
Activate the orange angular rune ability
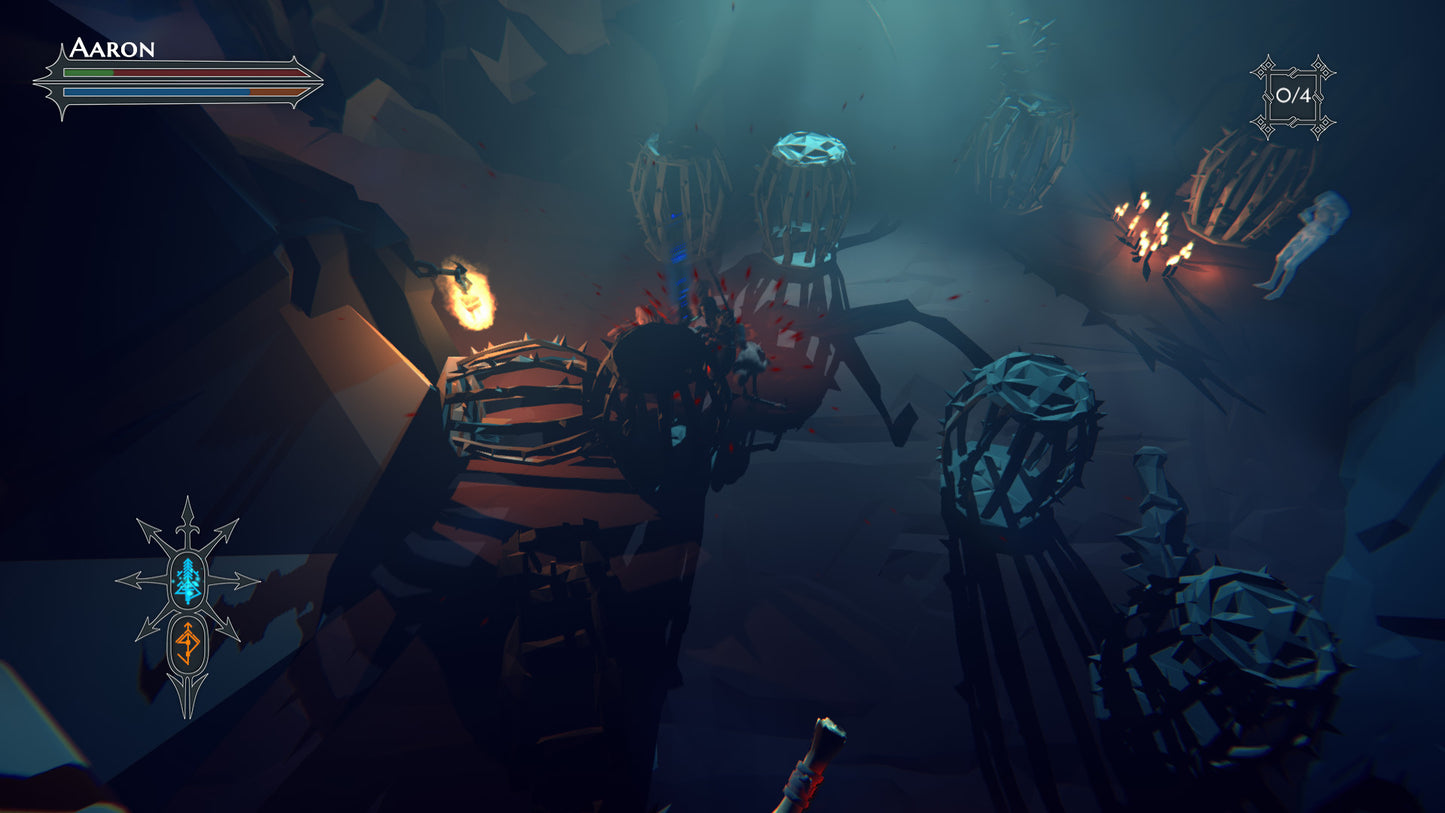(188, 642)
